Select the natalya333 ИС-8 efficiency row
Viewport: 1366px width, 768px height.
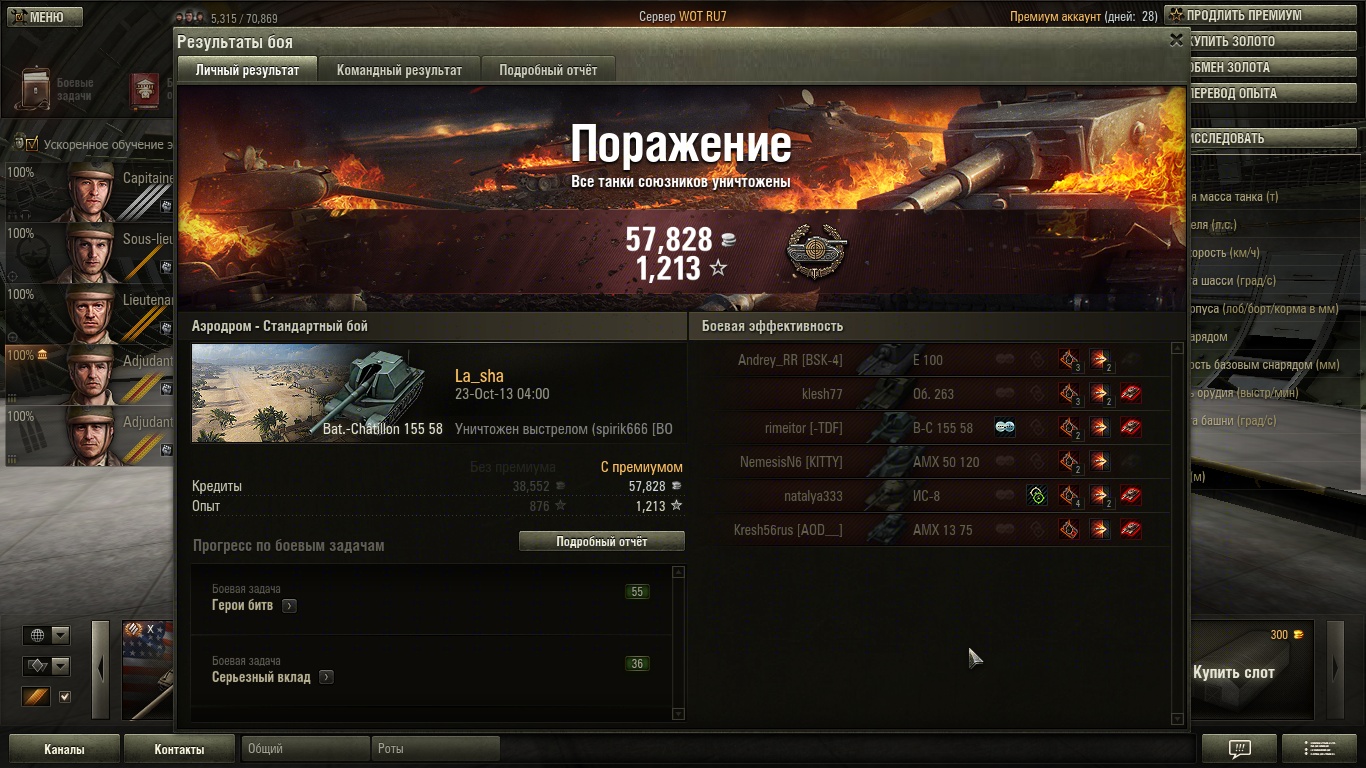[930, 496]
